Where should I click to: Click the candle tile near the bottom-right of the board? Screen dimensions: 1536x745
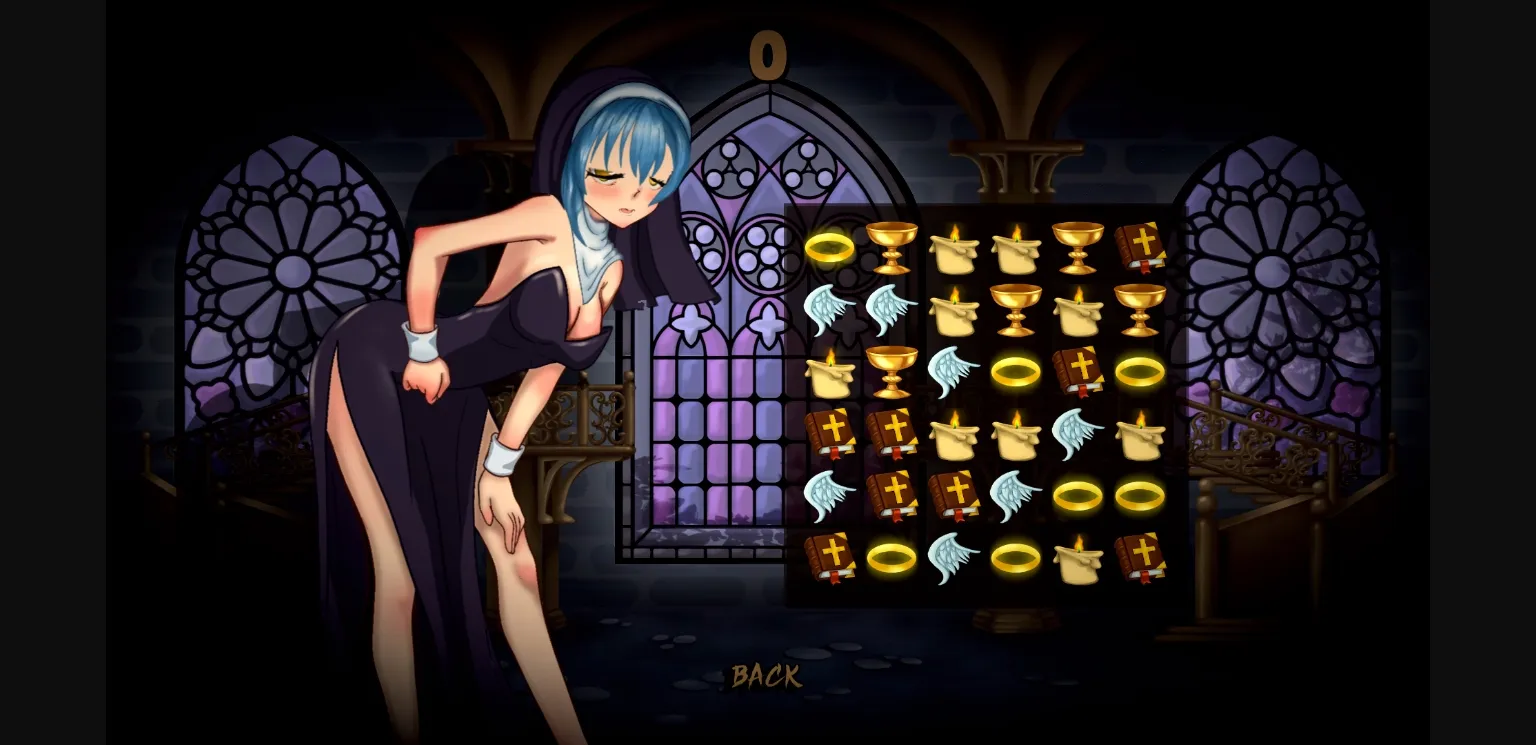pyautogui.click(x=1080, y=557)
